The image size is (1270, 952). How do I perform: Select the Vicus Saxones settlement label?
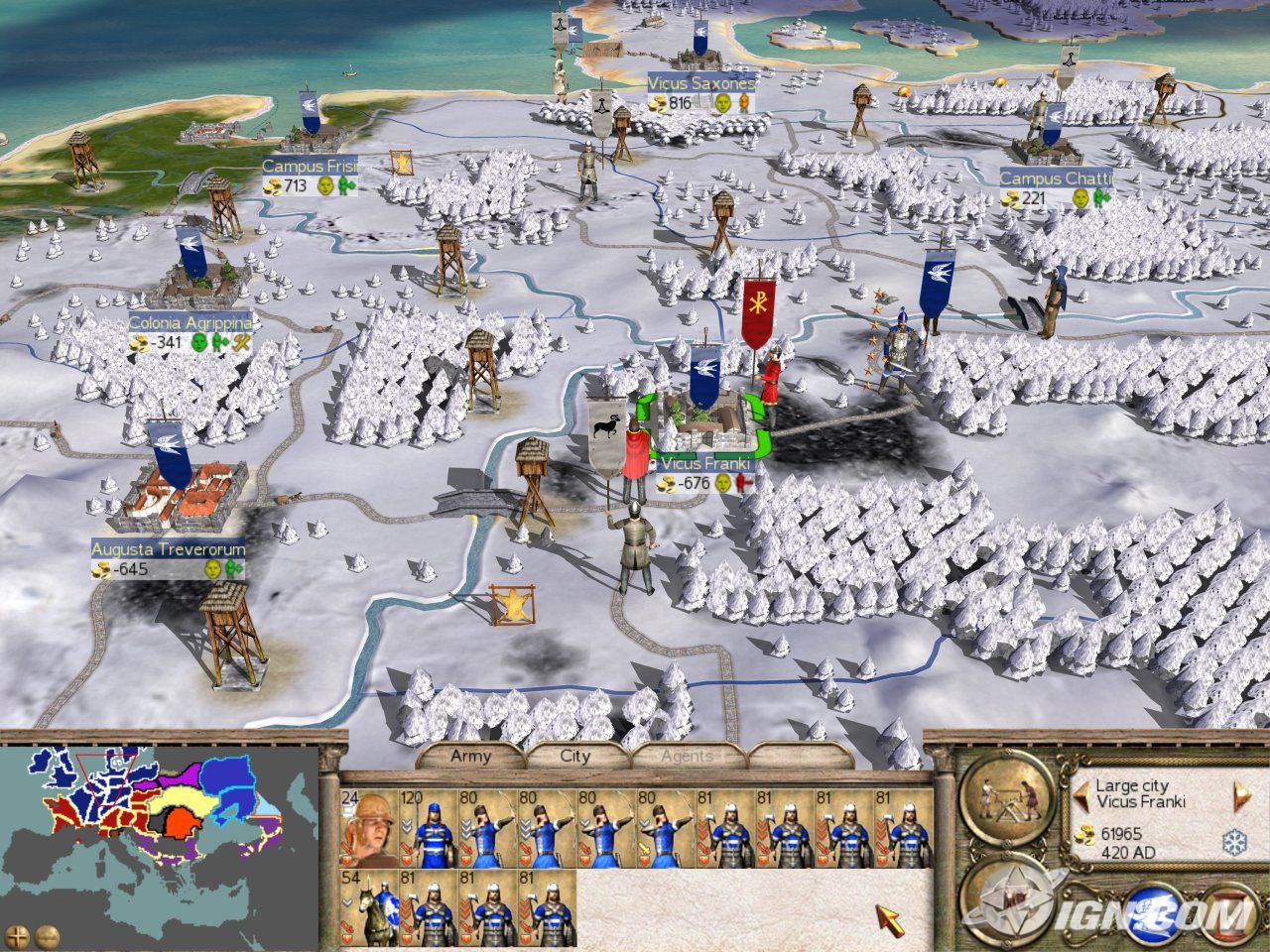[x=700, y=83]
